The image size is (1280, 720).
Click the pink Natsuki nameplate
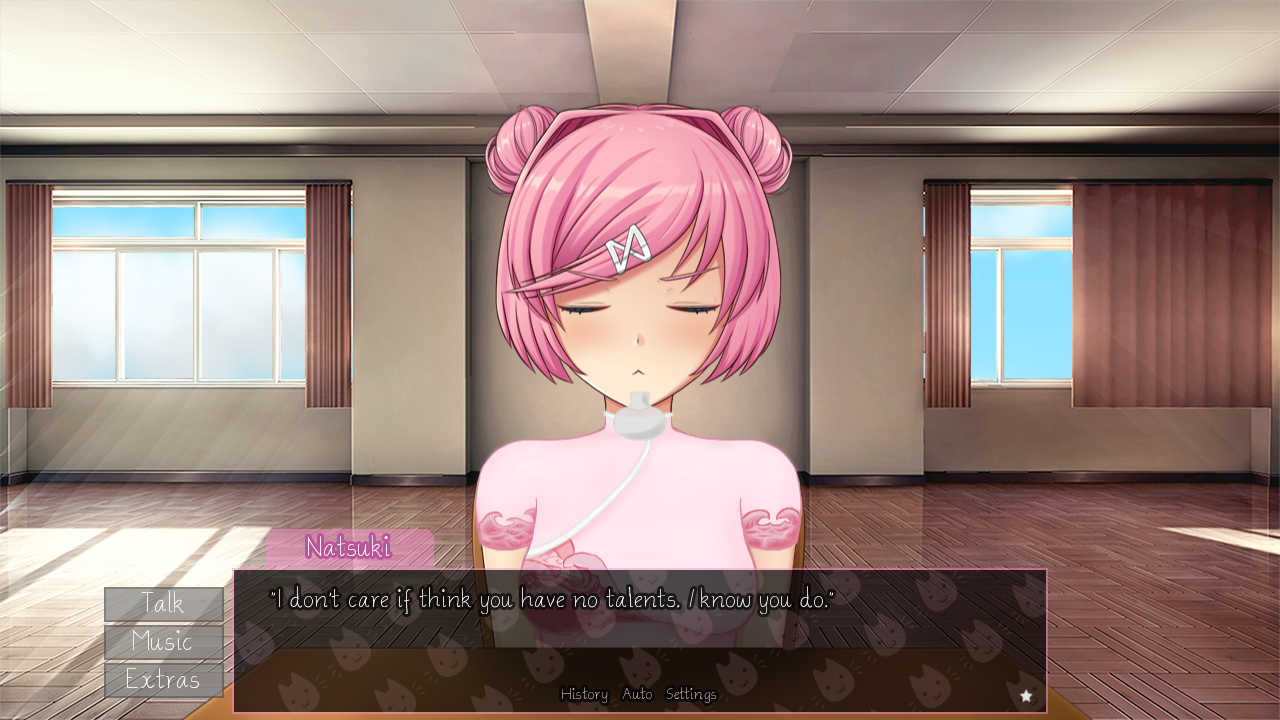[x=348, y=548]
